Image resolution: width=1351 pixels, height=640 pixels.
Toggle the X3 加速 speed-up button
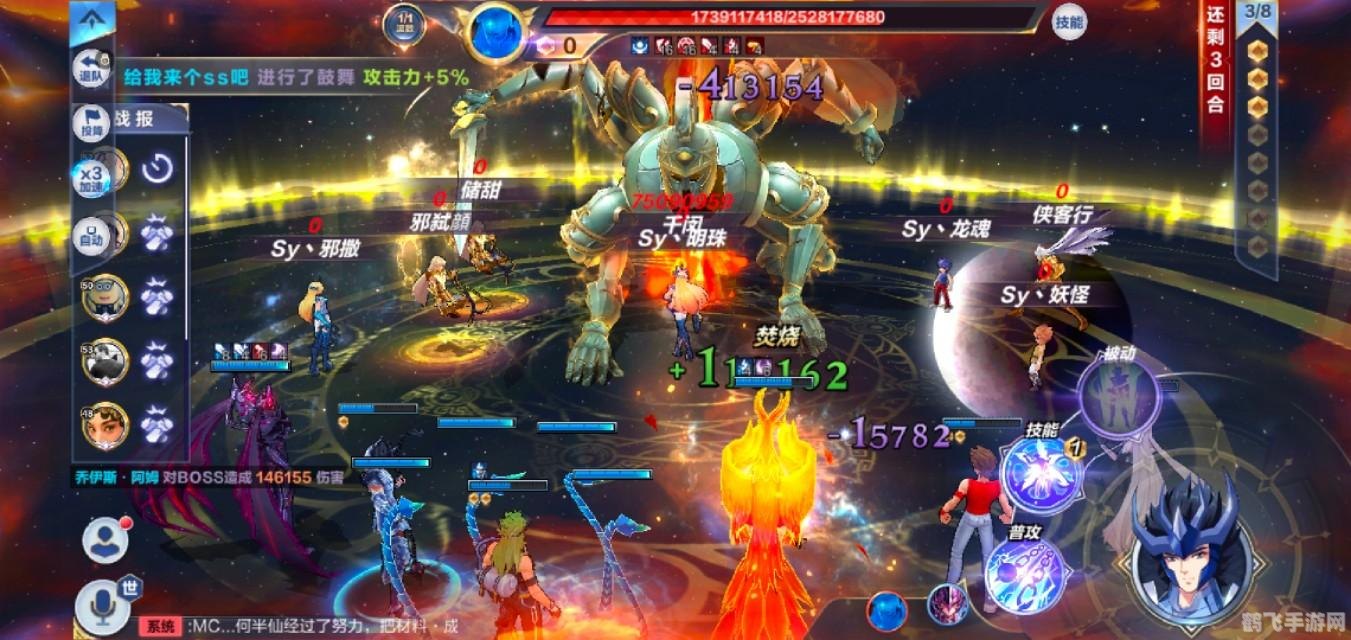tap(92, 178)
